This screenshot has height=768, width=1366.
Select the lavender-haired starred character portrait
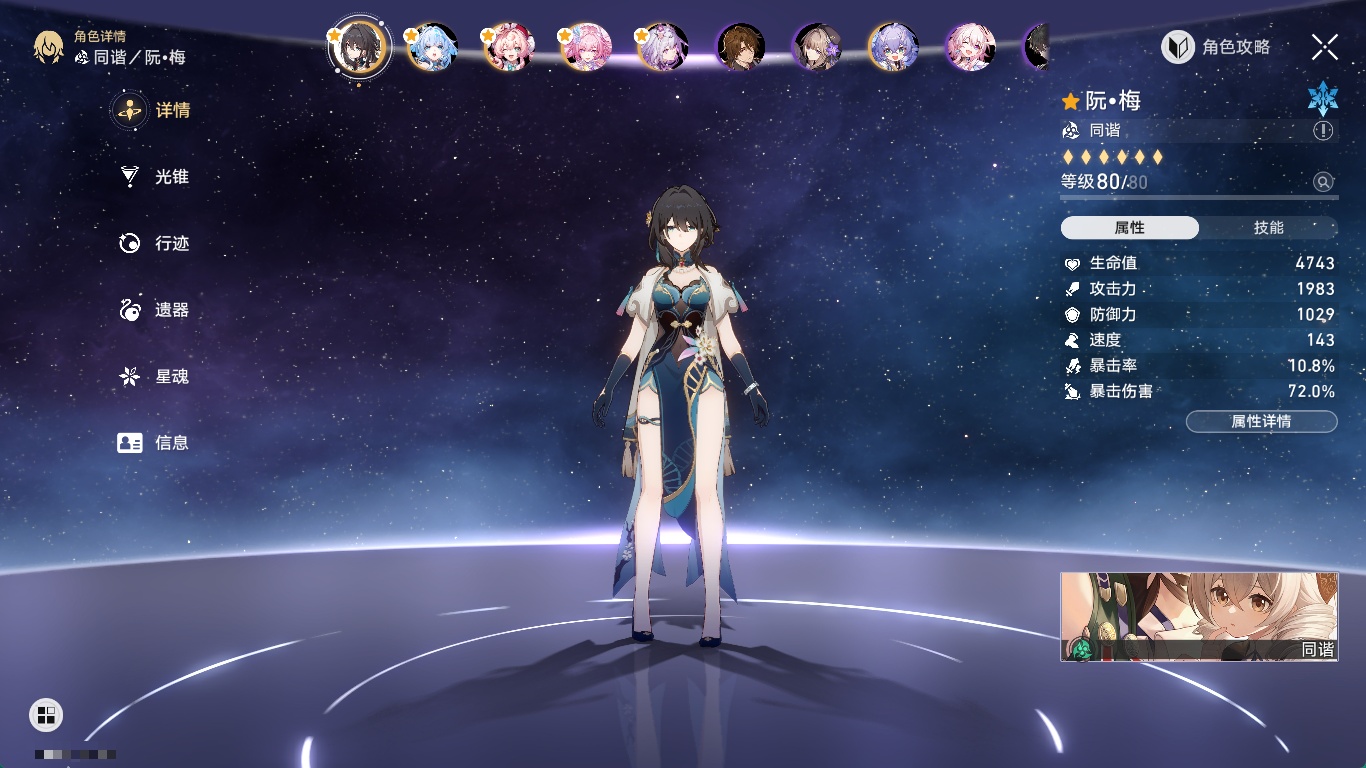coord(663,47)
